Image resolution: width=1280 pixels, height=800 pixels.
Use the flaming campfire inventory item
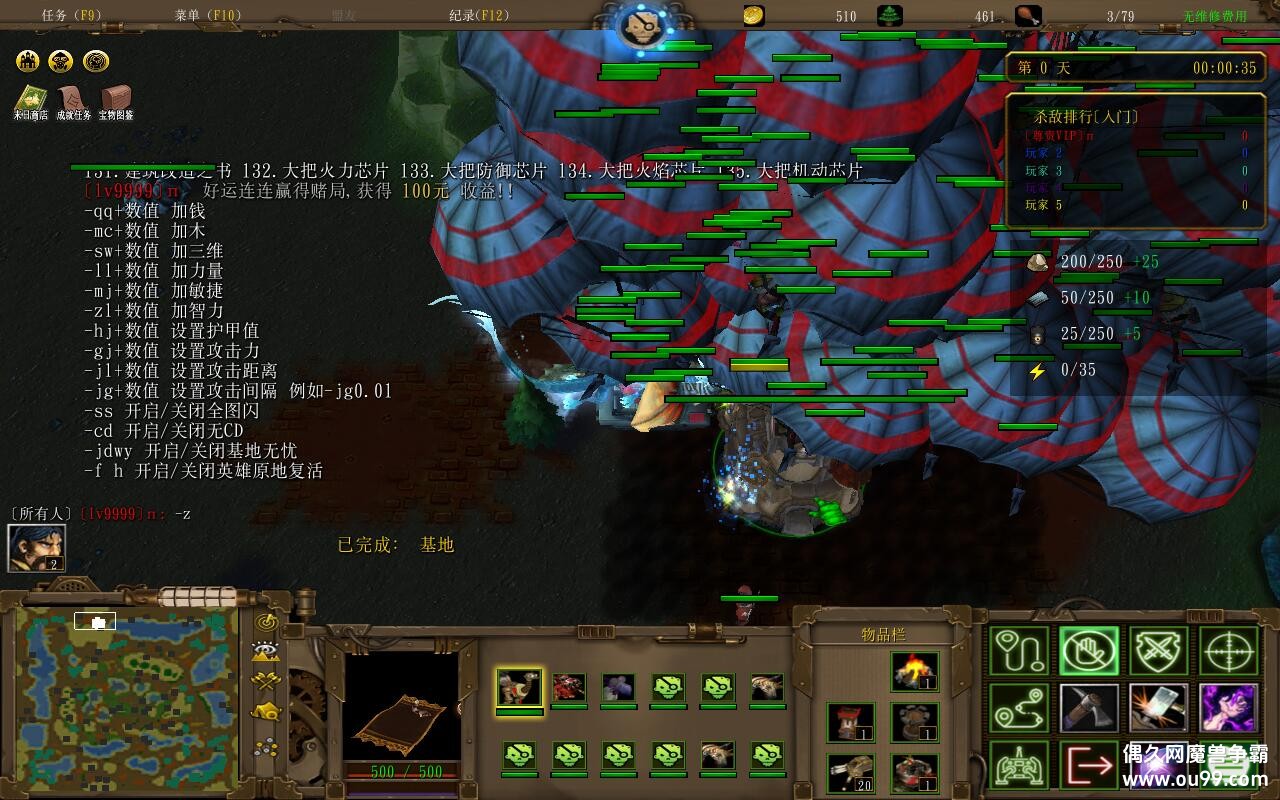(x=914, y=672)
